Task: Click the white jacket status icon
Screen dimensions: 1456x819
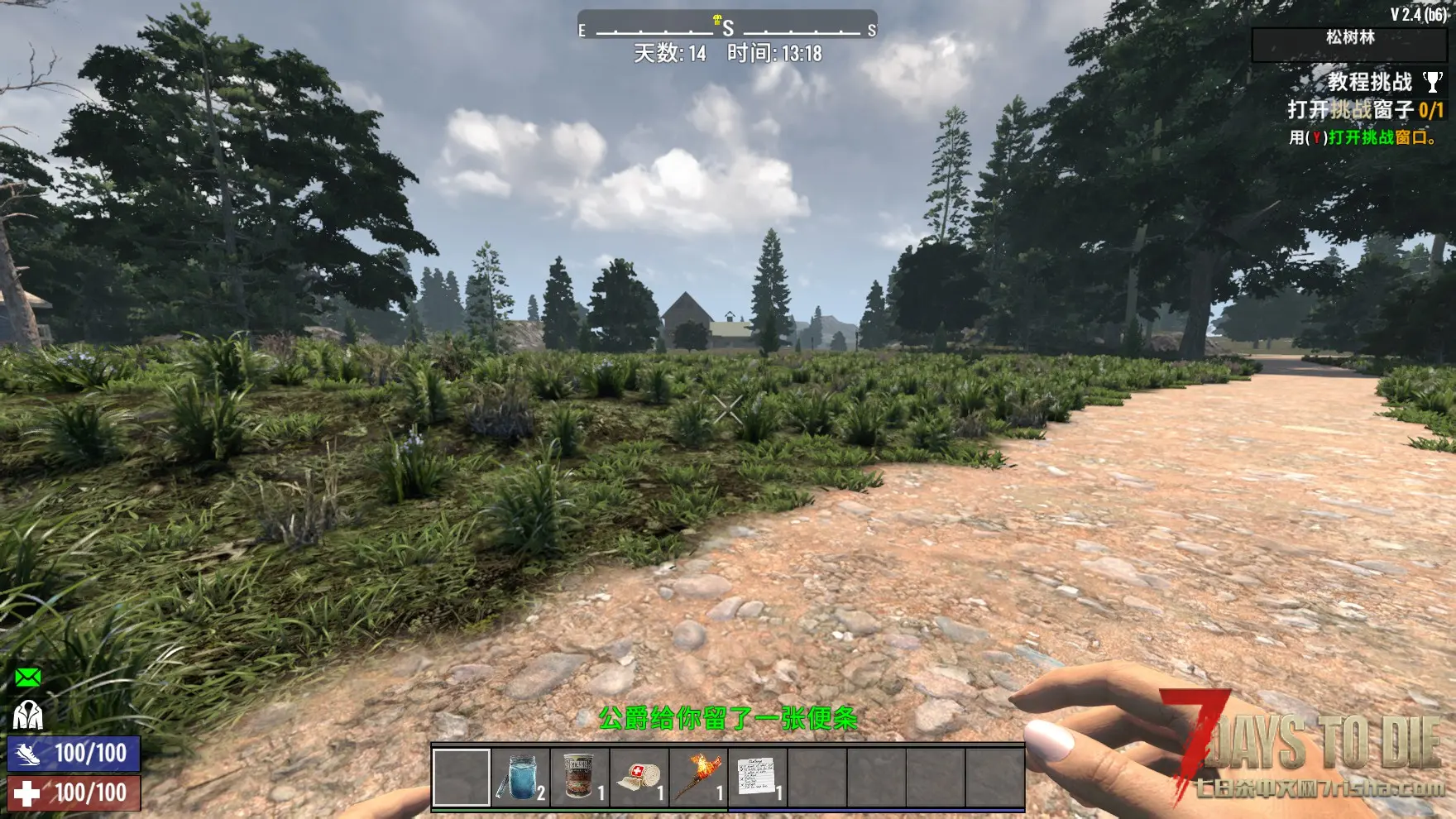Action: click(28, 715)
